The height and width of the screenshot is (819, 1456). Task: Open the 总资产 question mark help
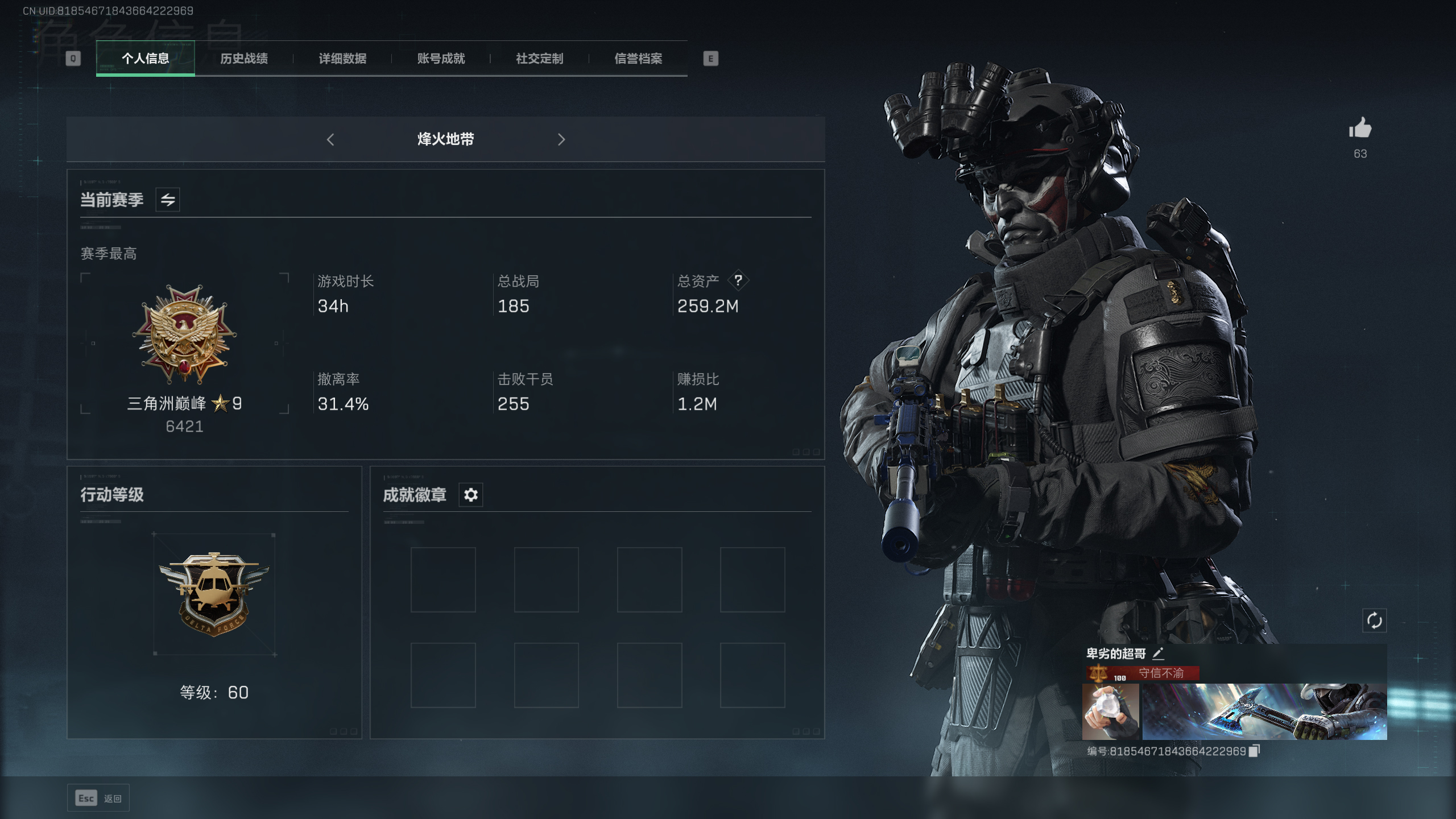[738, 280]
